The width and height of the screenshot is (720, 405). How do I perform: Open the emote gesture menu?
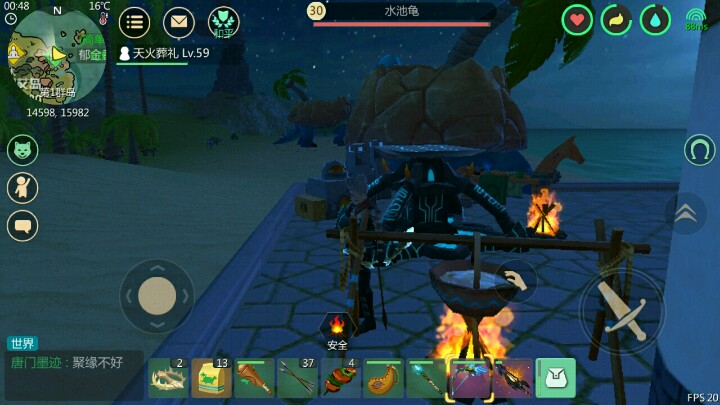click(22, 188)
